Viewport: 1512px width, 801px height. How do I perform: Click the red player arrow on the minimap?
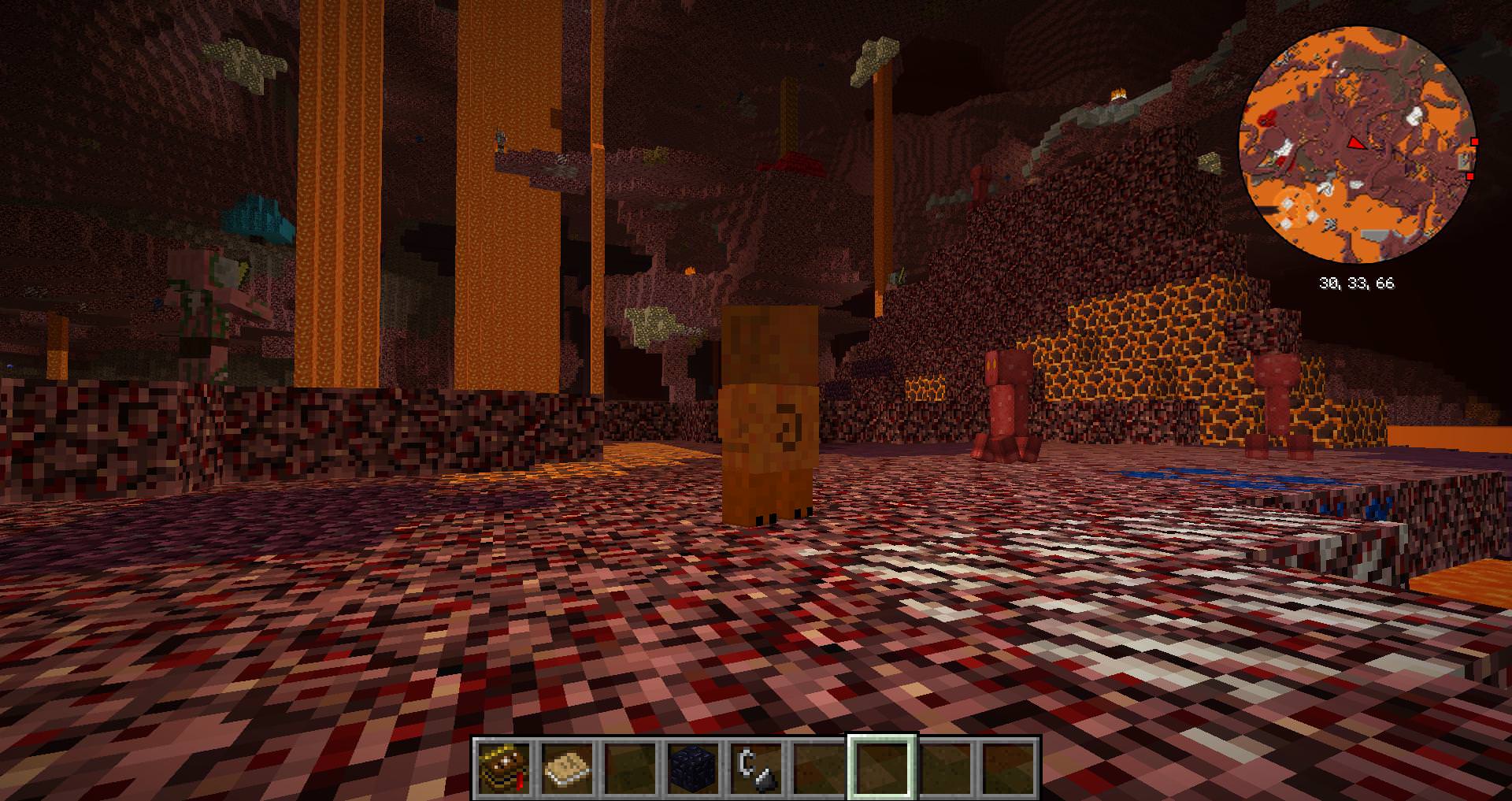click(x=1358, y=144)
